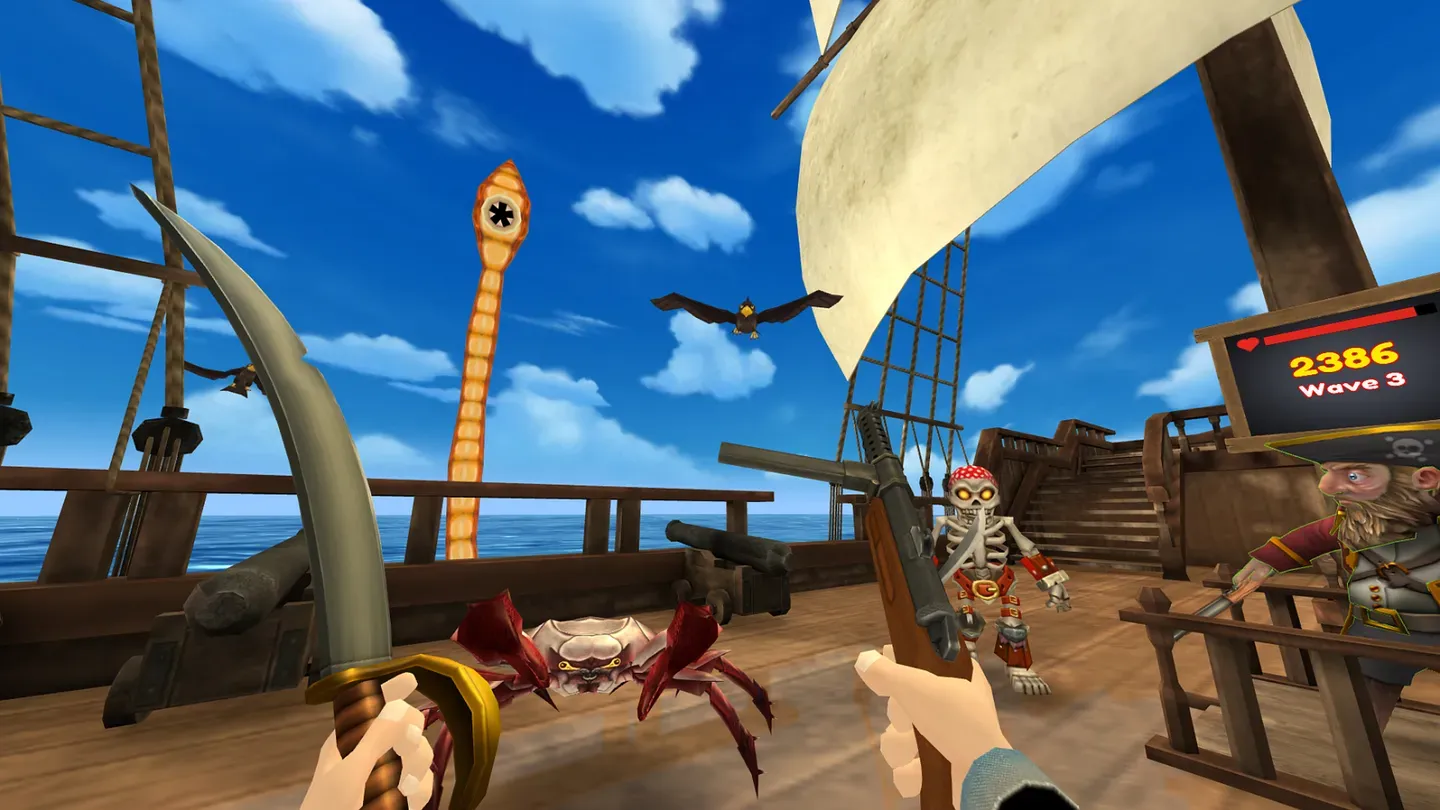Image resolution: width=1440 pixels, height=810 pixels.
Task: Click the skull emblem on the pirate's hat
Action: pyautogui.click(x=1403, y=447)
